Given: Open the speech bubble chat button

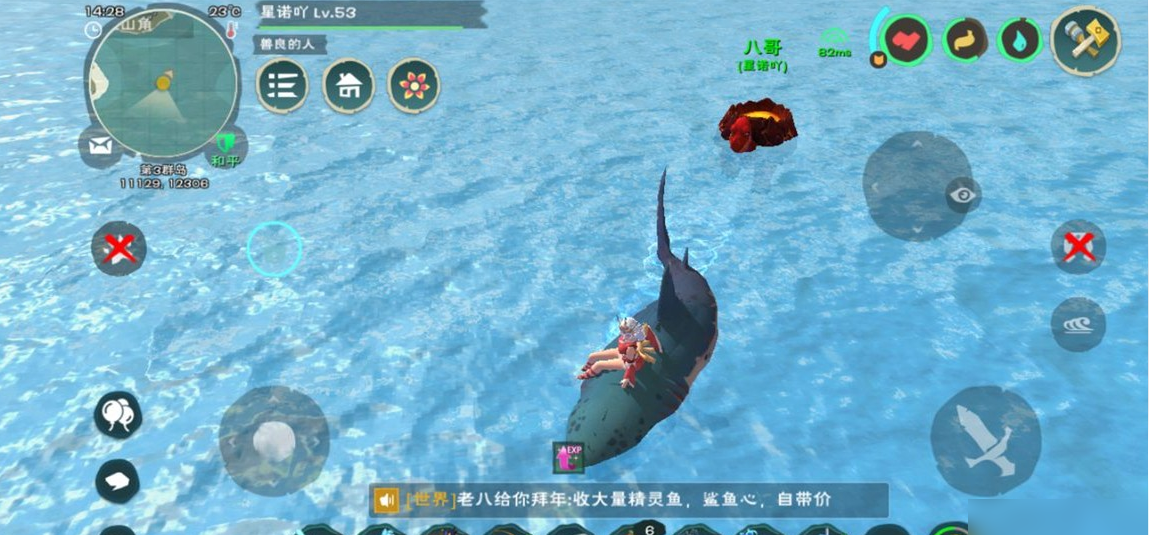Looking at the screenshot, I should 117,481.
